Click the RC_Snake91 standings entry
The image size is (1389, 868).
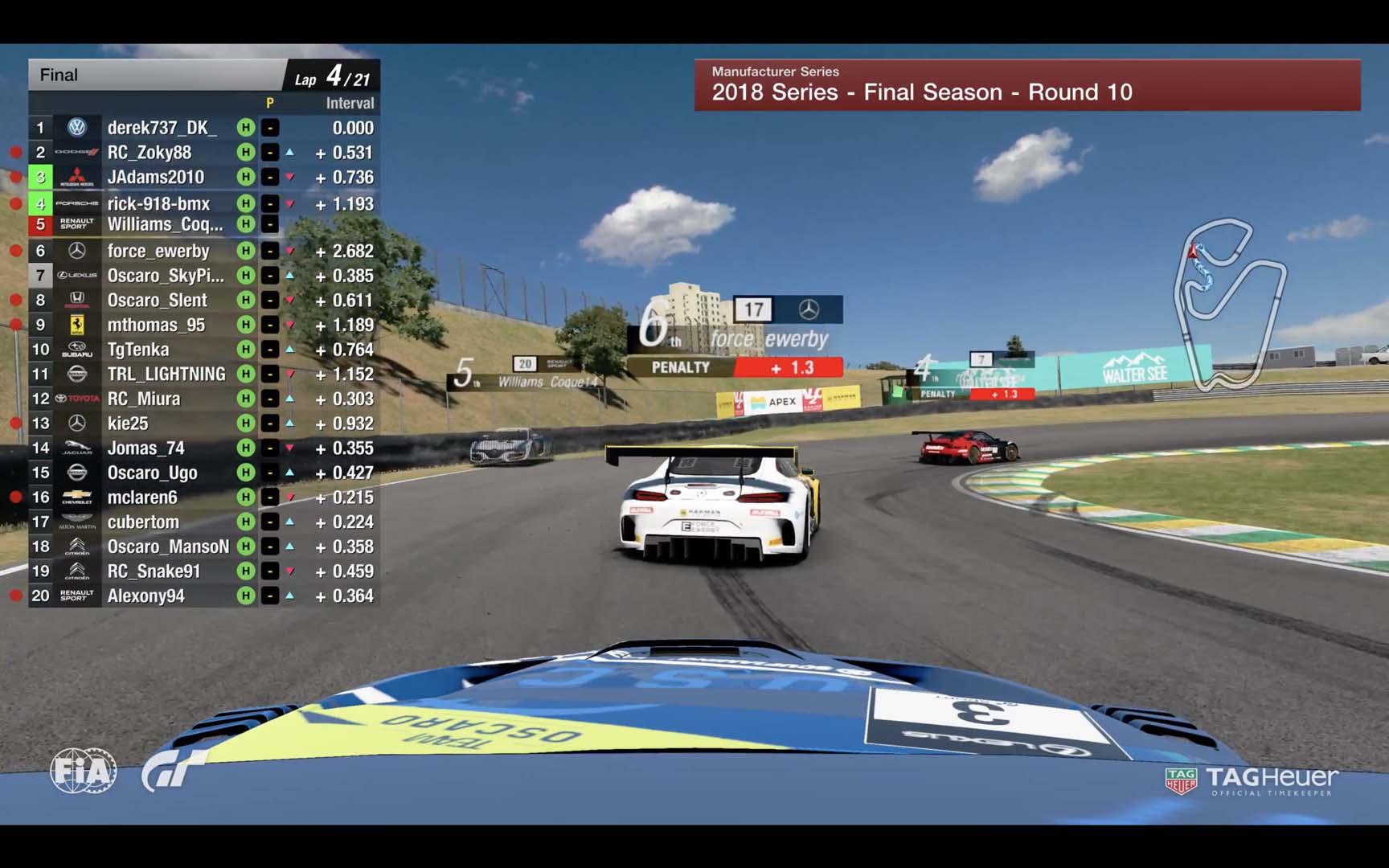154,571
